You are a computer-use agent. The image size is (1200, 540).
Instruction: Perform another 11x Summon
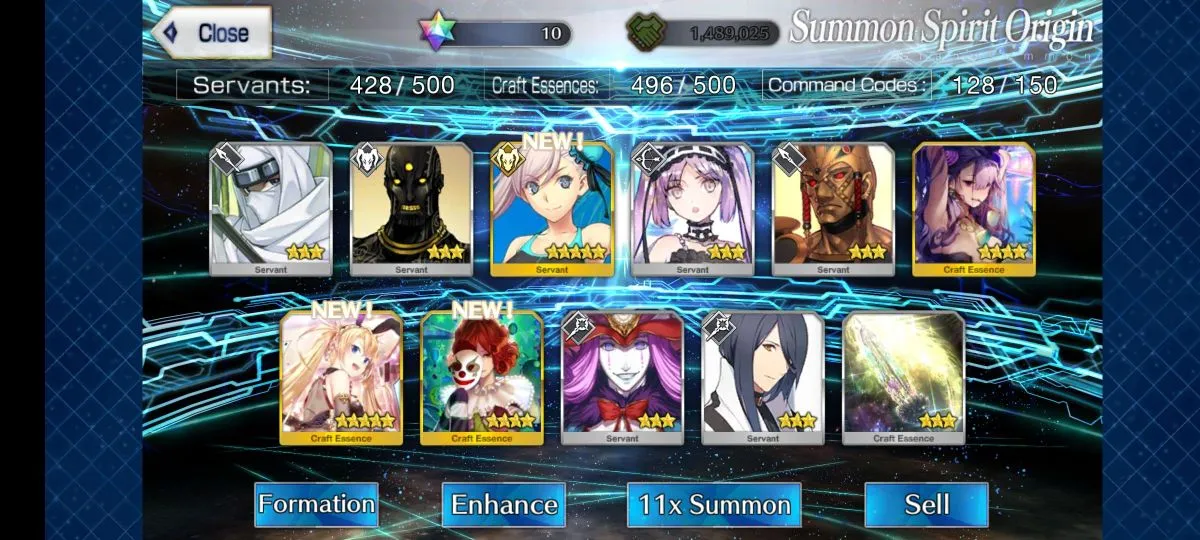(715, 504)
